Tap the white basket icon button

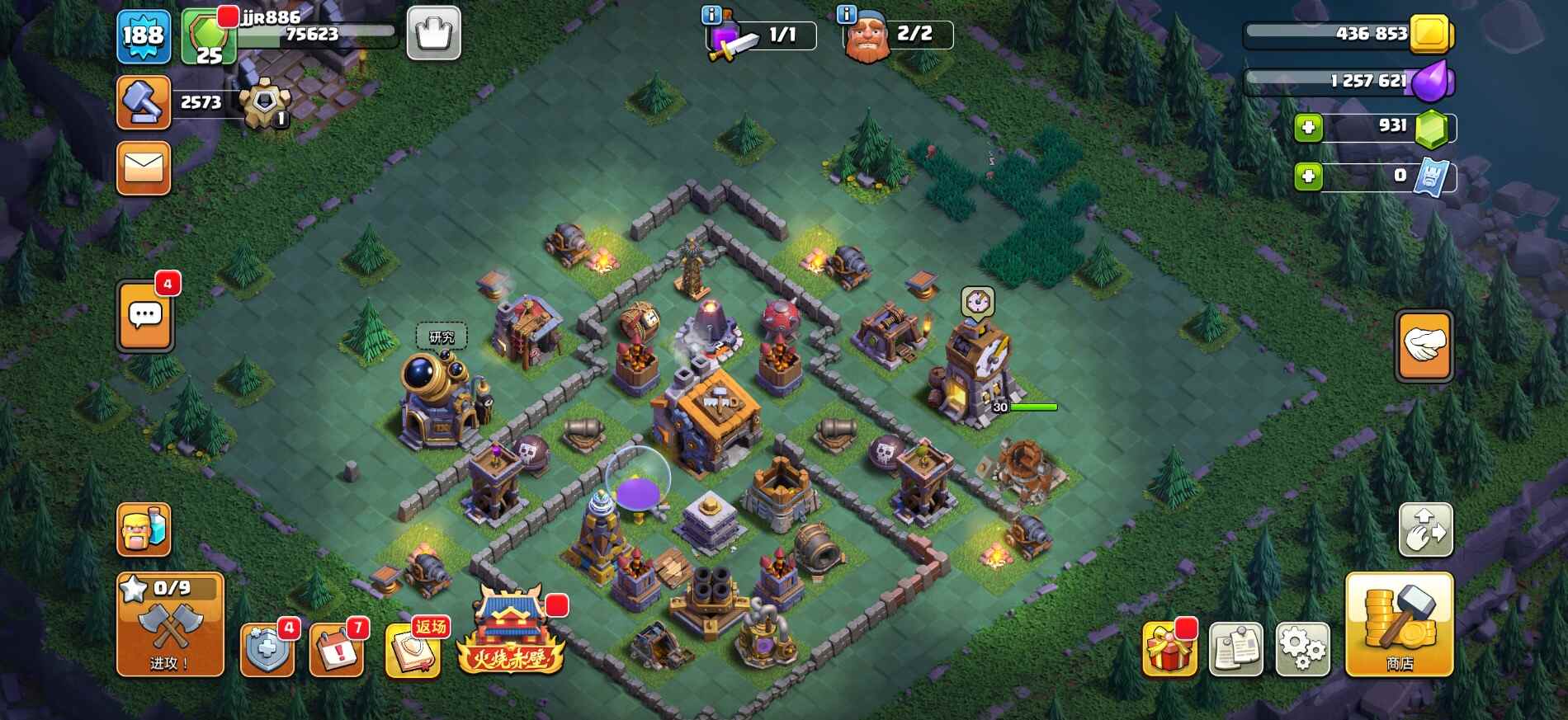[x=433, y=34]
